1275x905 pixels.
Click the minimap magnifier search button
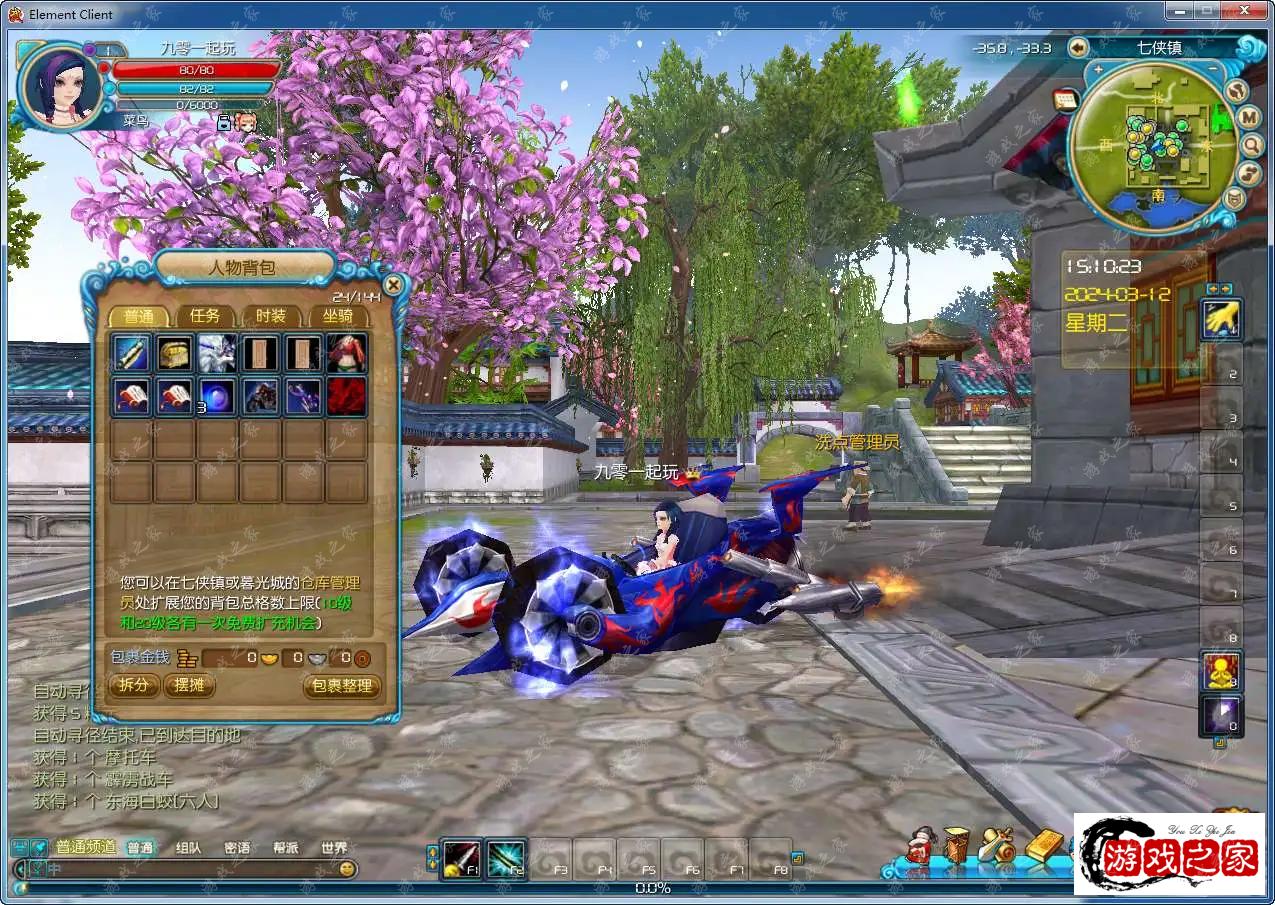point(1252,146)
